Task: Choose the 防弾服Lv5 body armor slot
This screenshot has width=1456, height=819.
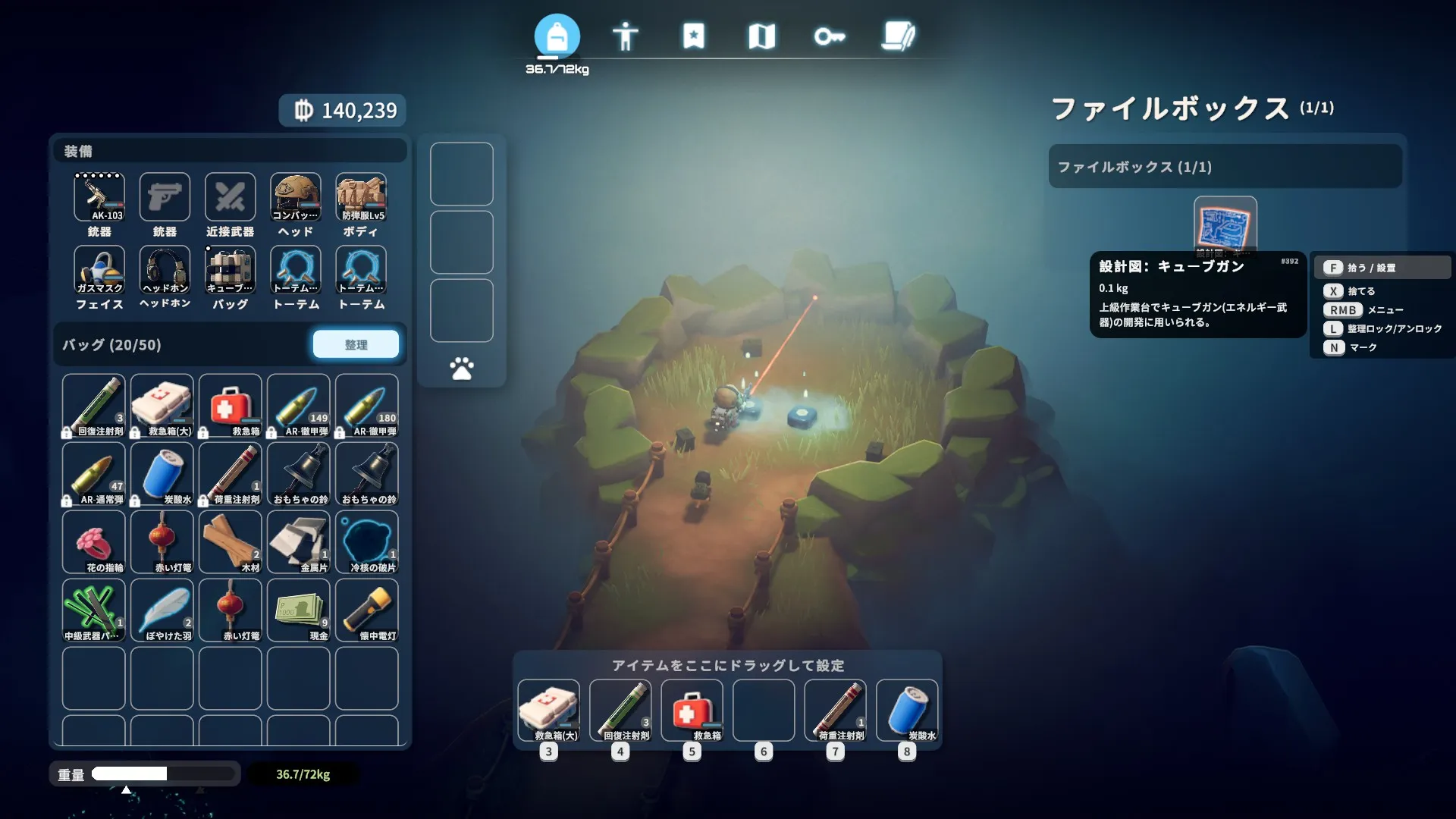Action: [x=361, y=197]
